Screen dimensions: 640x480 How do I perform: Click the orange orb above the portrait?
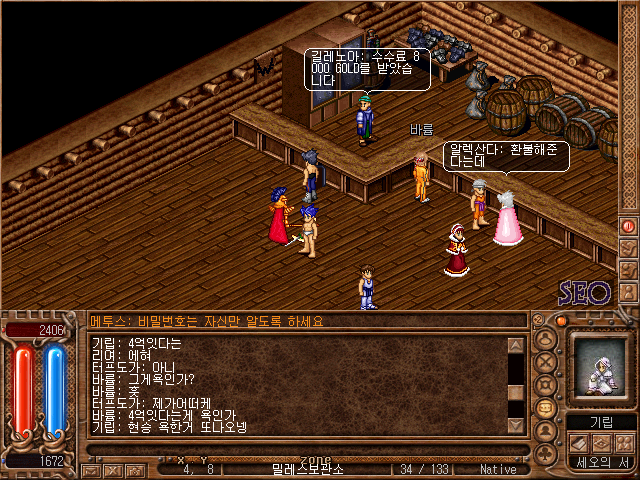point(562,321)
